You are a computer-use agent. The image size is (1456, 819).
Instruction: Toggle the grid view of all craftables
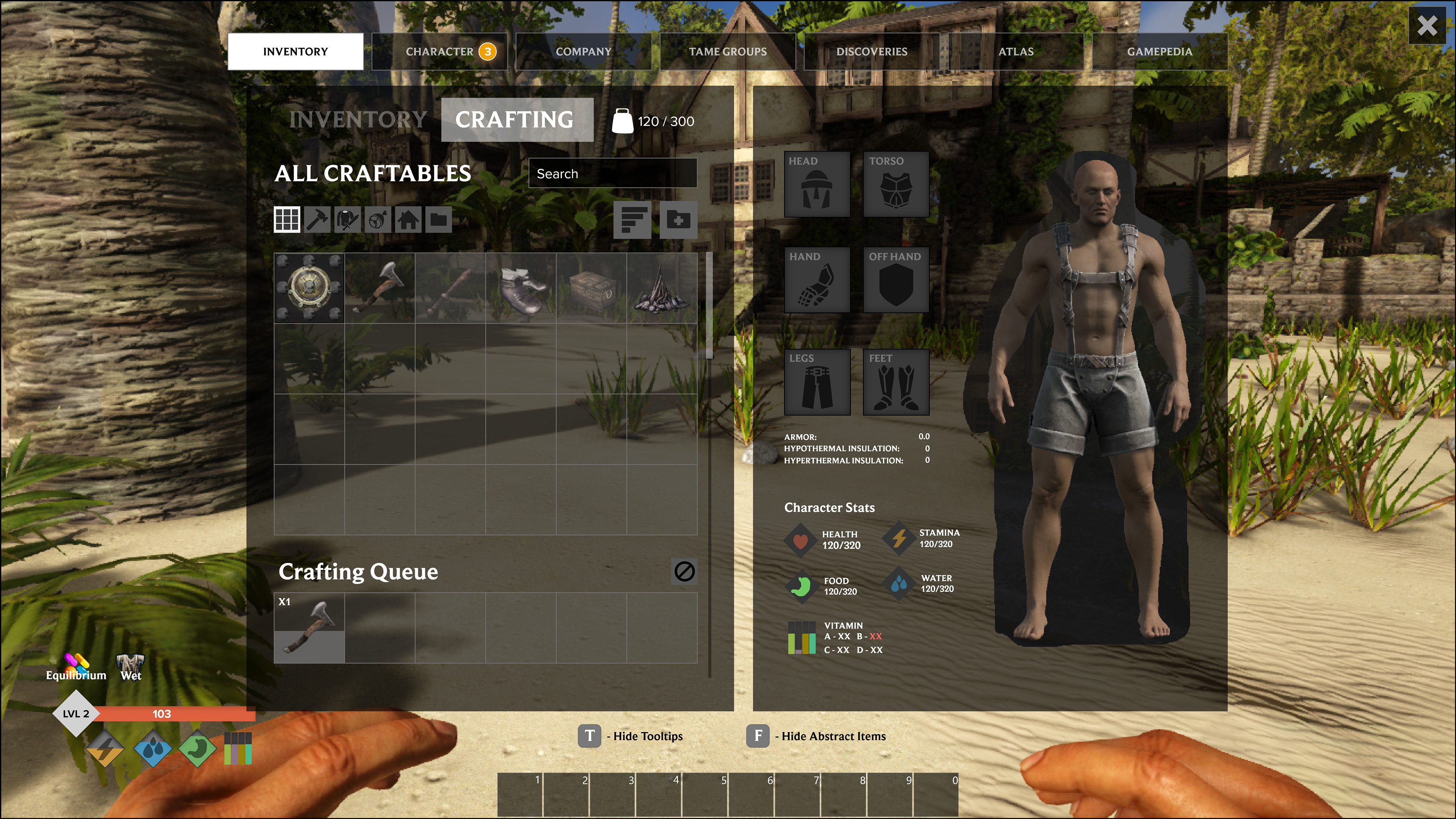[x=287, y=220]
